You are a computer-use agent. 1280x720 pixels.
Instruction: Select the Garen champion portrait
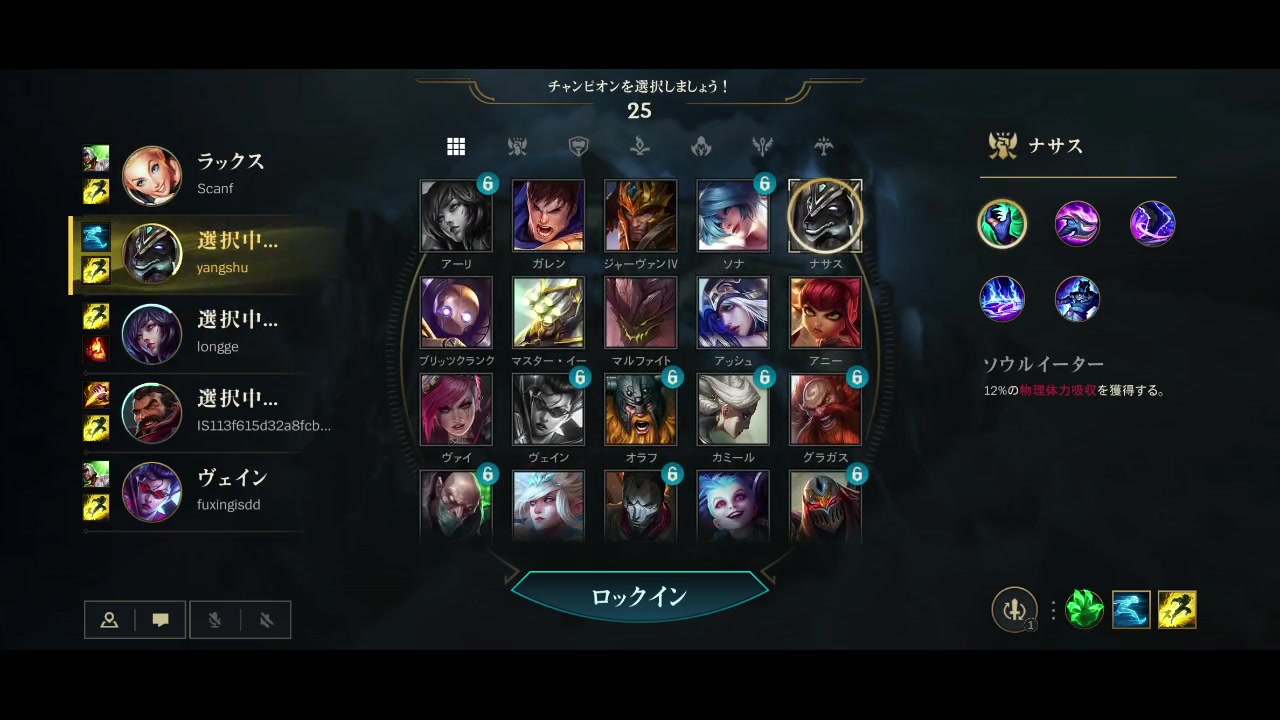(548, 214)
